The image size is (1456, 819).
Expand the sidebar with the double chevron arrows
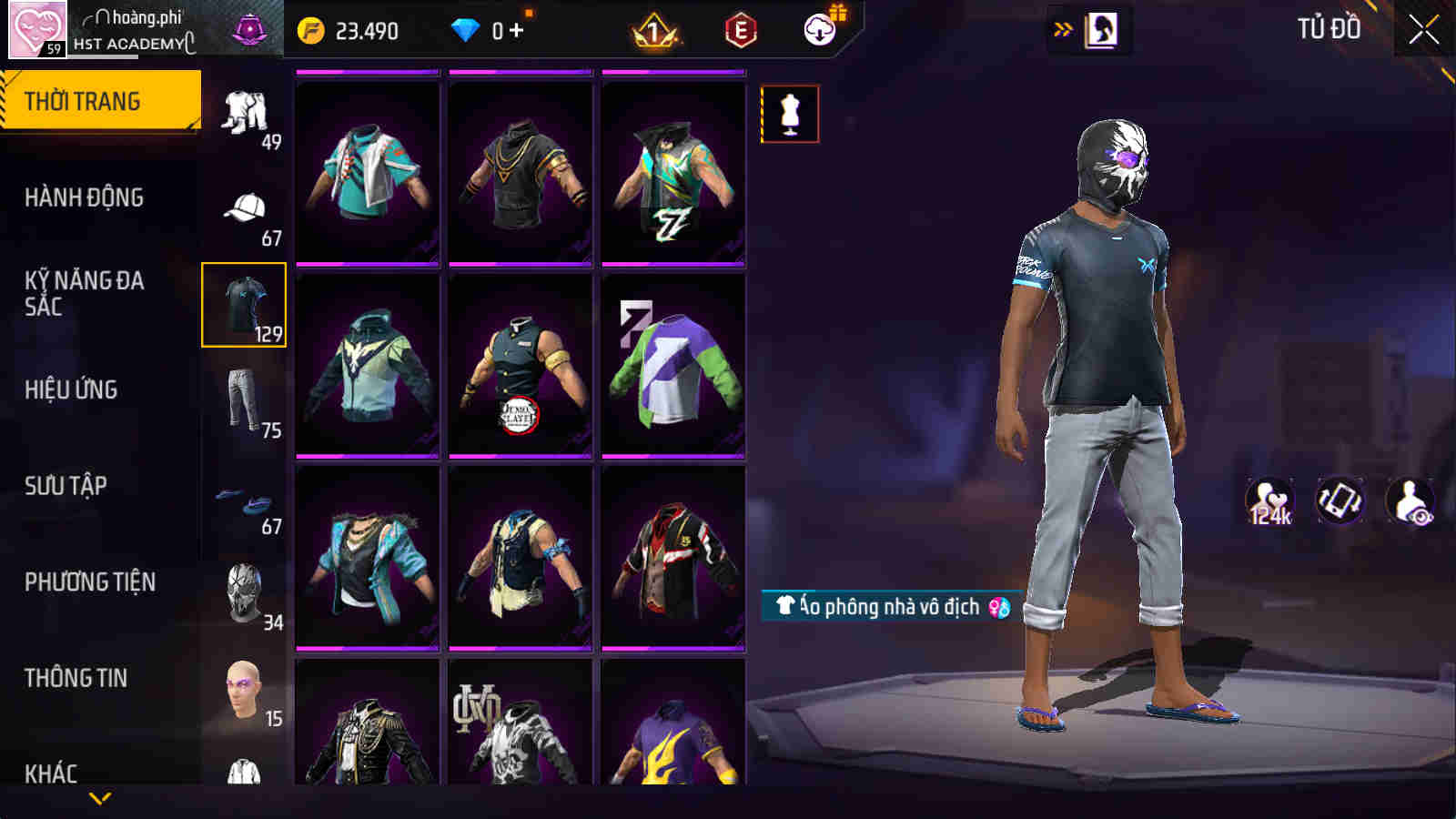point(1060,27)
